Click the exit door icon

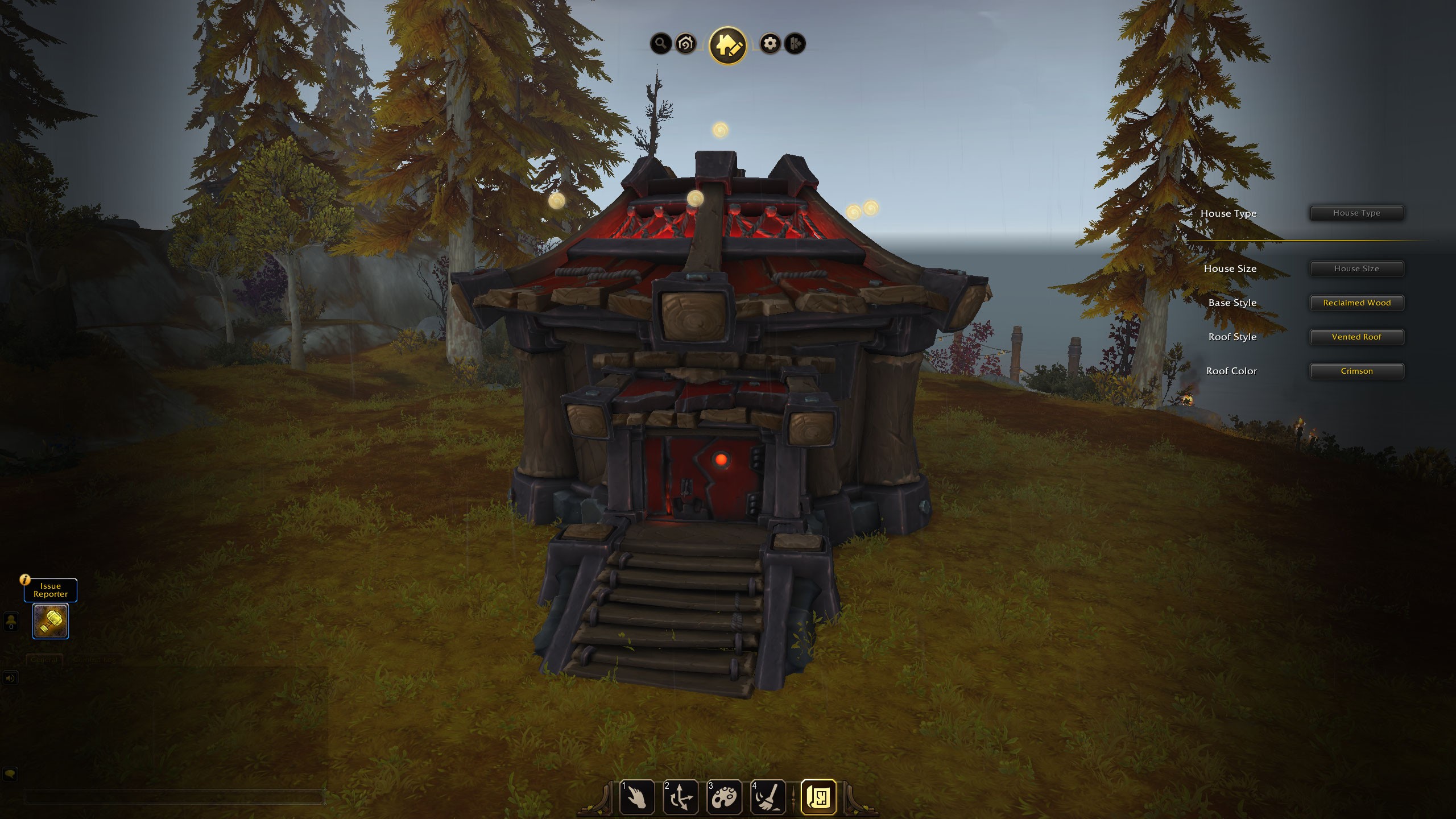click(795, 43)
